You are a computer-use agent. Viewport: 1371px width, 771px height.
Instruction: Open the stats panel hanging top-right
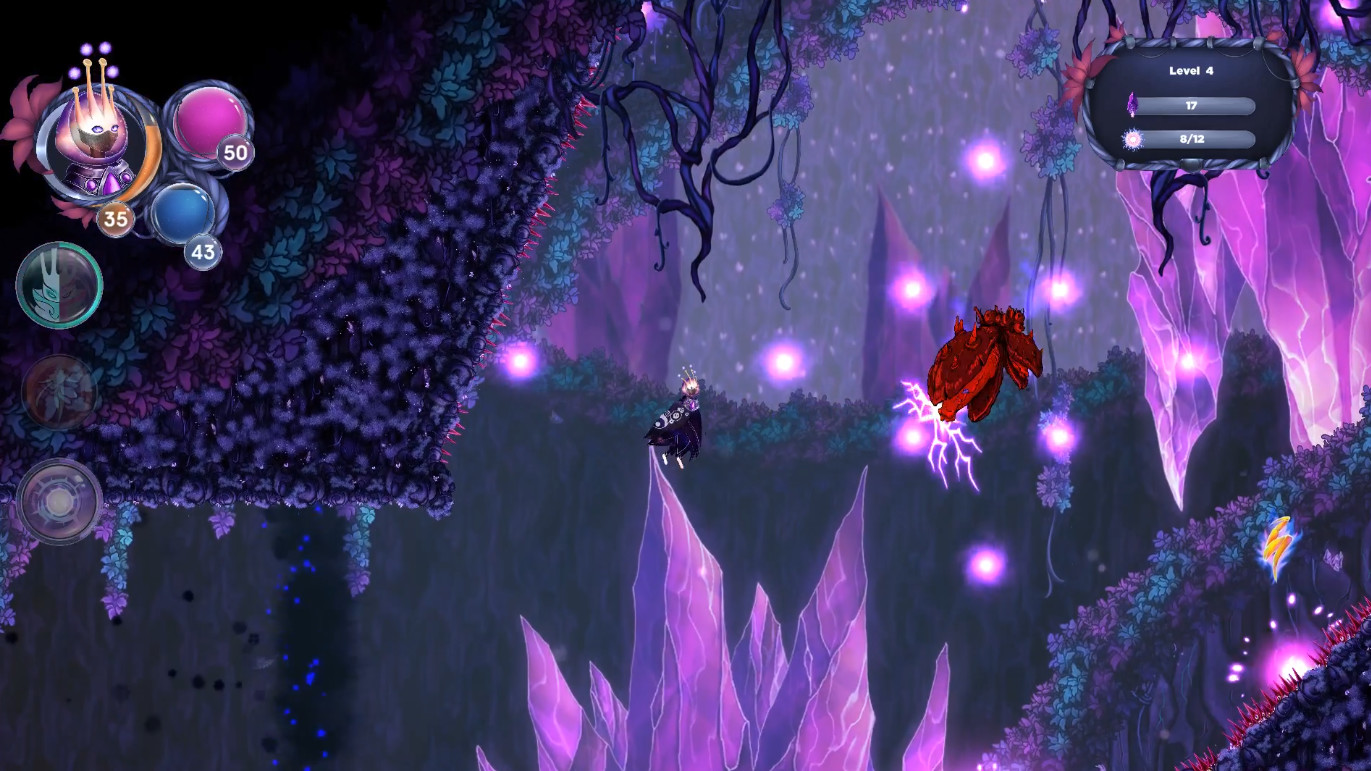tap(1190, 105)
